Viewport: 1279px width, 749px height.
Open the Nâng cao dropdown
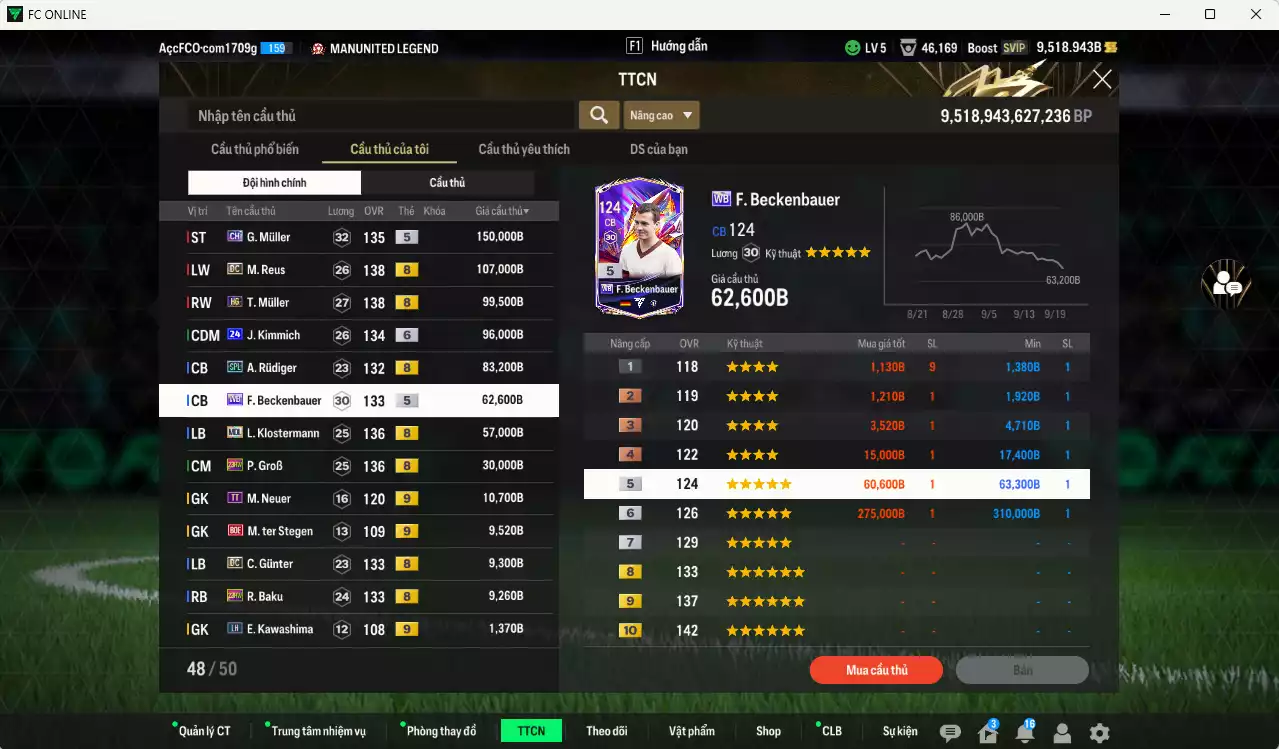pyautogui.click(x=661, y=116)
